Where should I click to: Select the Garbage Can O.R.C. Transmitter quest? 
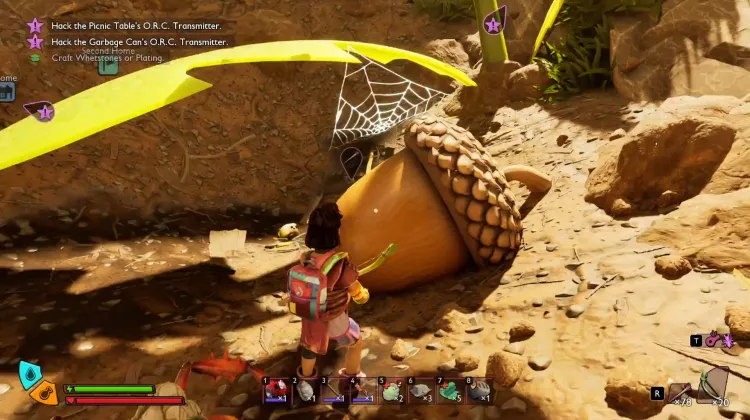tap(139, 42)
